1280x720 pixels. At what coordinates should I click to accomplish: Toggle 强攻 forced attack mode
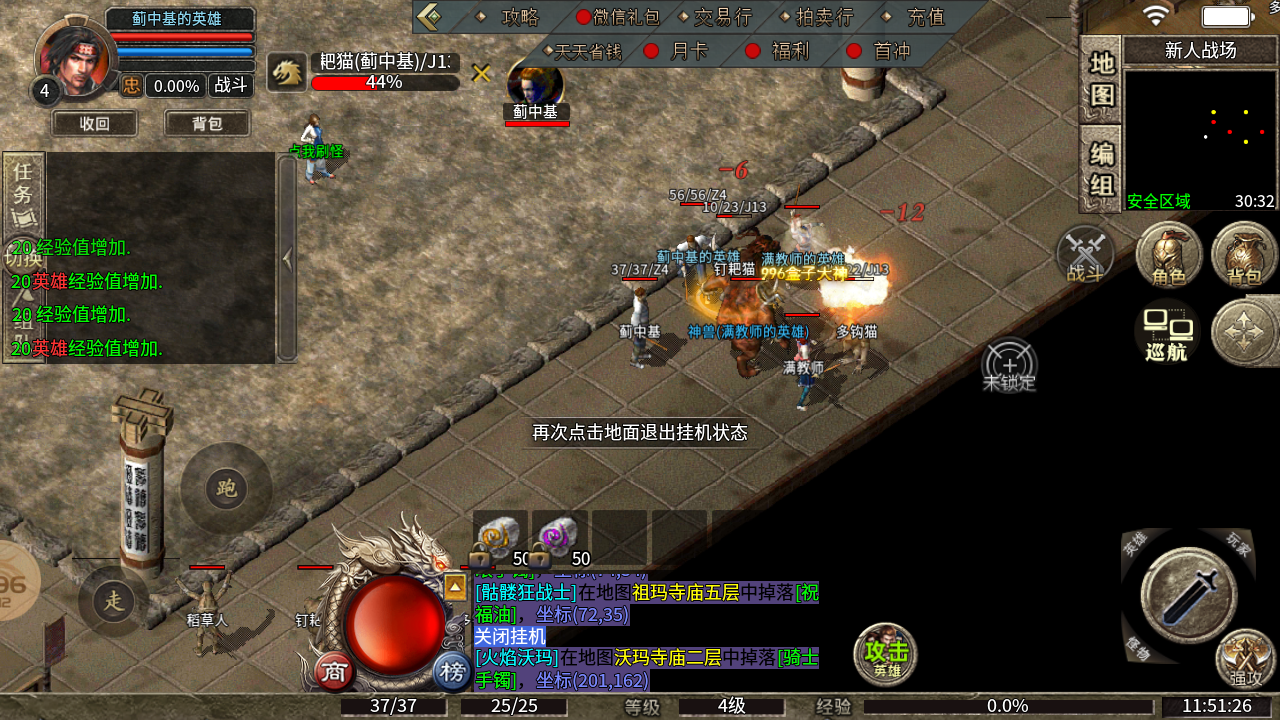click(1245, 660)
